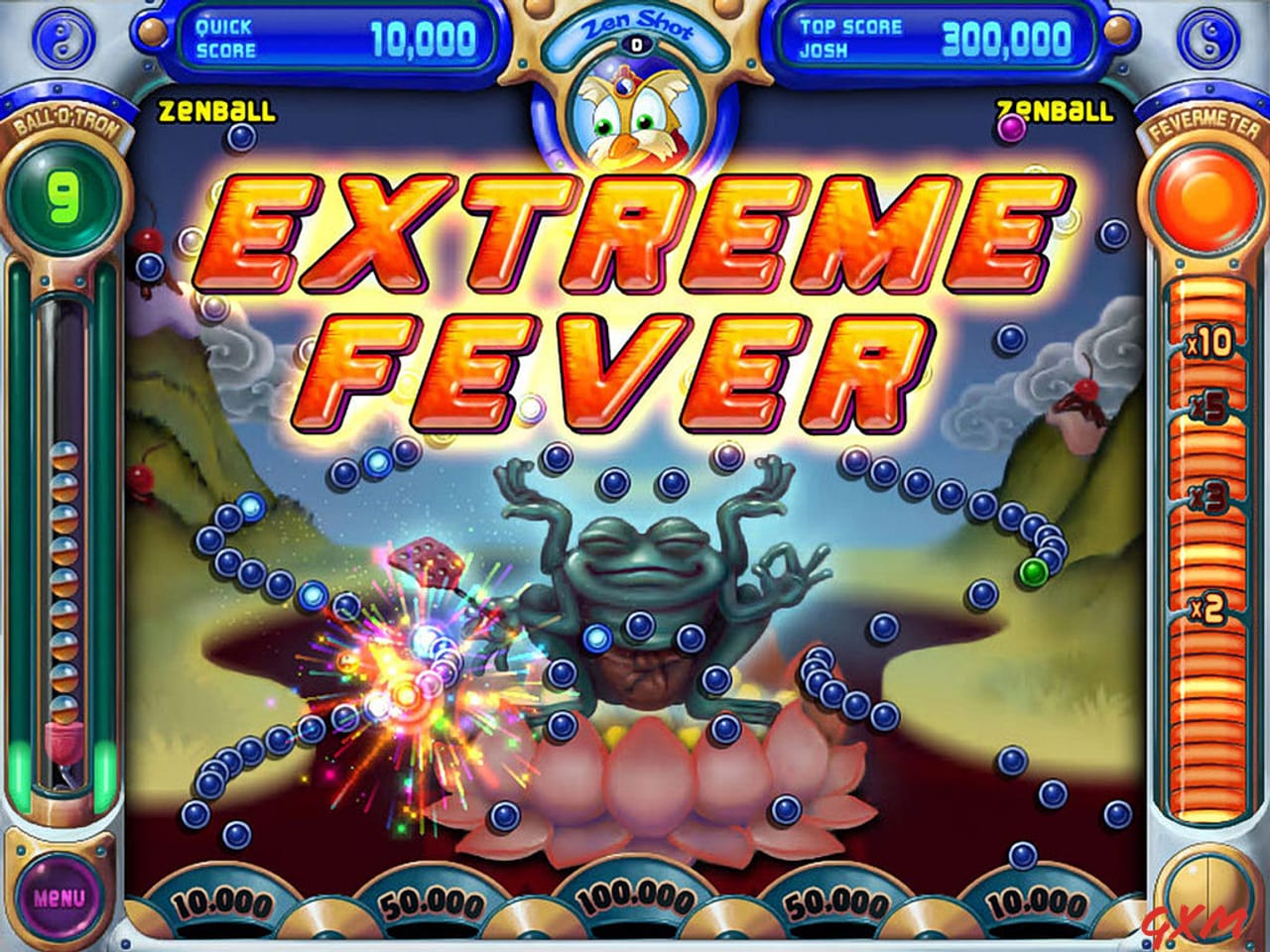Click the purple zenball beside the right ZENBALL label

coord(1011,127)
